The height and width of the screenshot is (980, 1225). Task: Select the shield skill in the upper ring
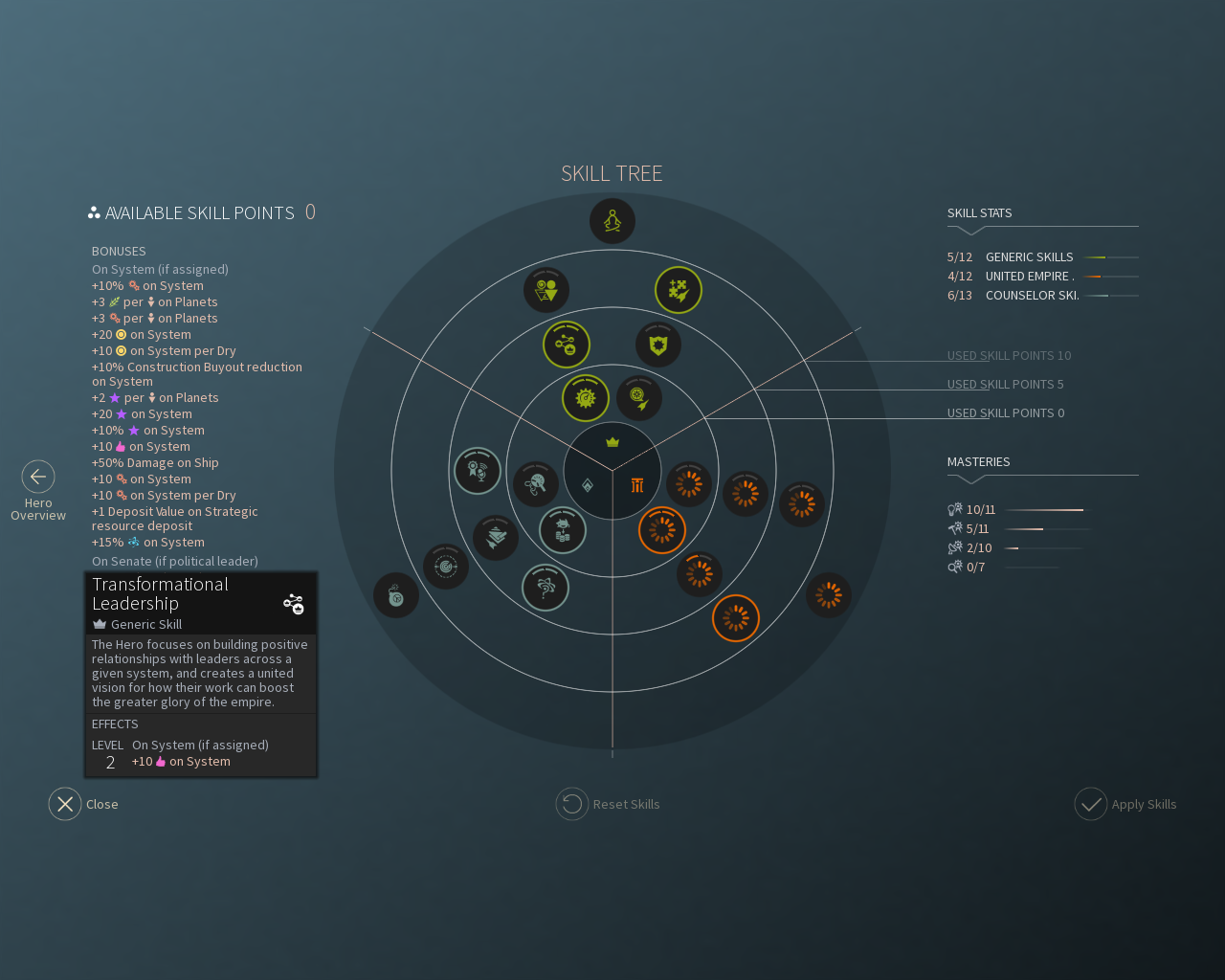point(657,346)
